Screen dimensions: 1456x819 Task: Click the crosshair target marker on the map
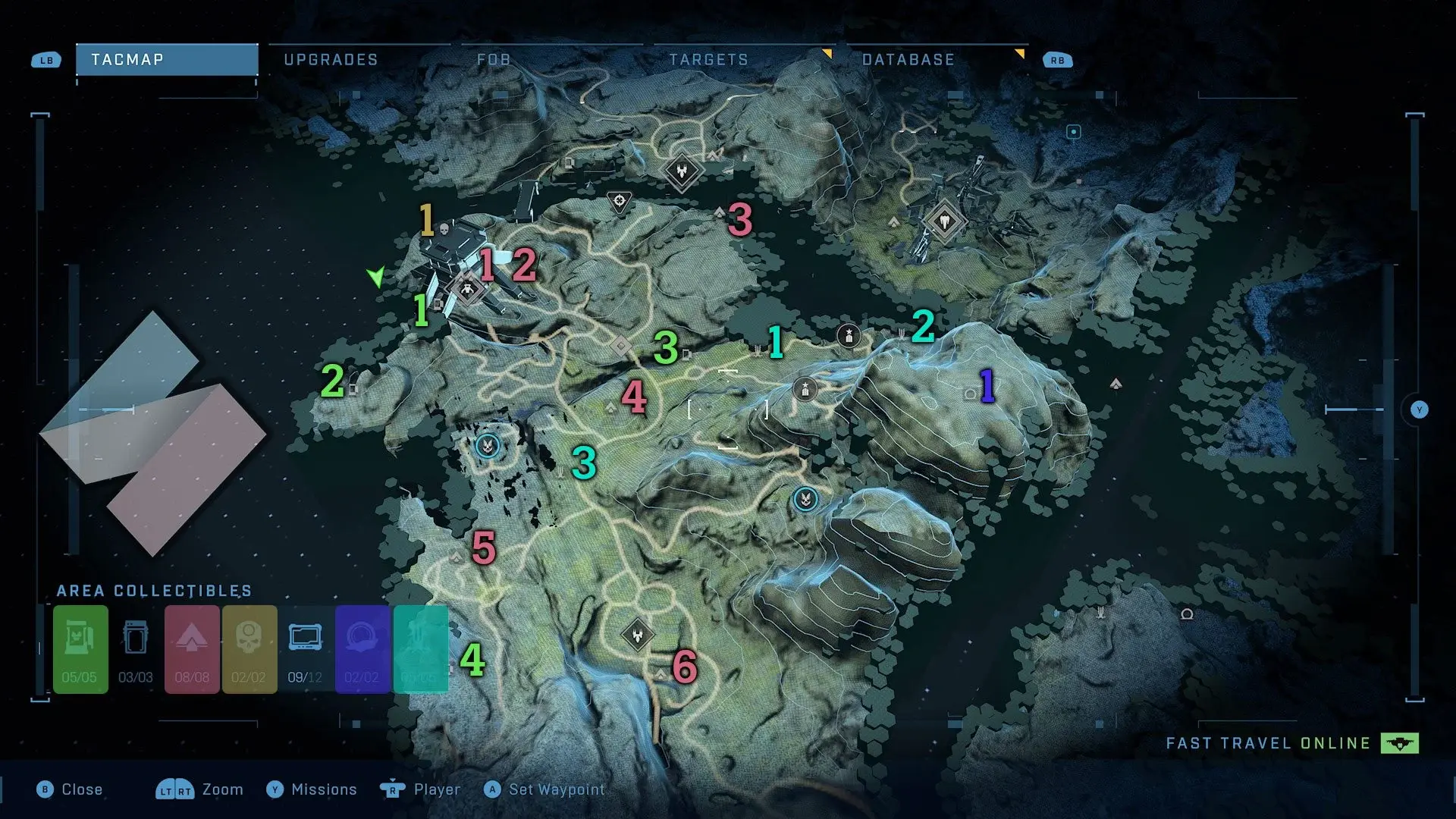tap(620, 202)
